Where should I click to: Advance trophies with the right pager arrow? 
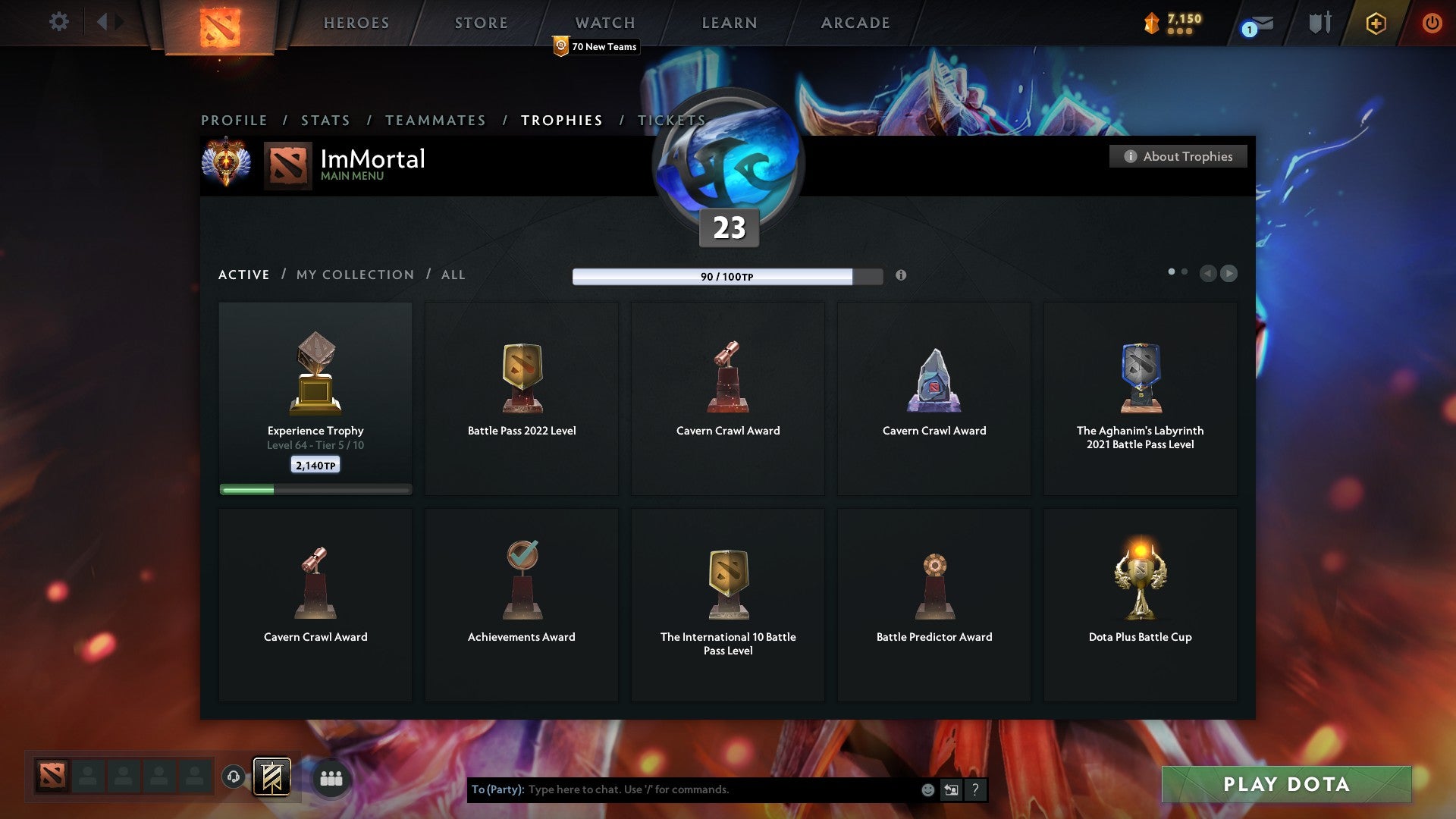click(1229, 274)
